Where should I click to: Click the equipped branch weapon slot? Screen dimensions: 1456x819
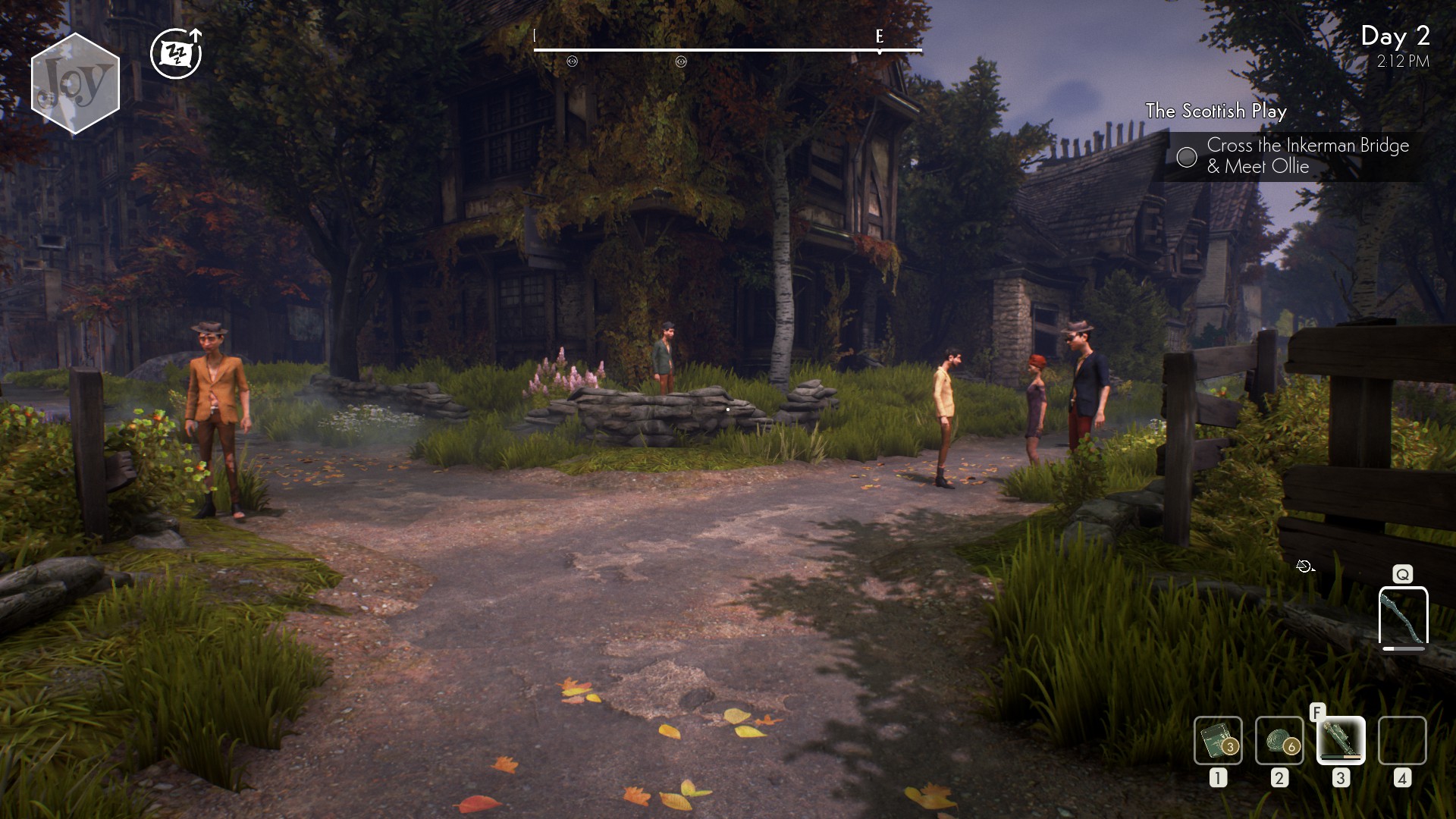(x=1403, y=617)
